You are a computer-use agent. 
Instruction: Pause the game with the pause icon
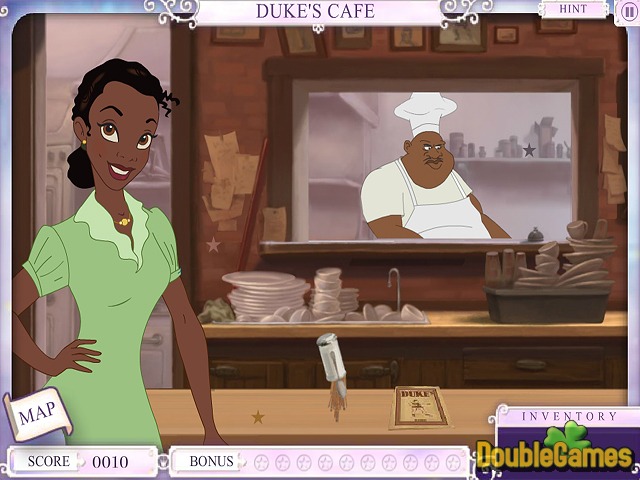click(x=628, y=9)
